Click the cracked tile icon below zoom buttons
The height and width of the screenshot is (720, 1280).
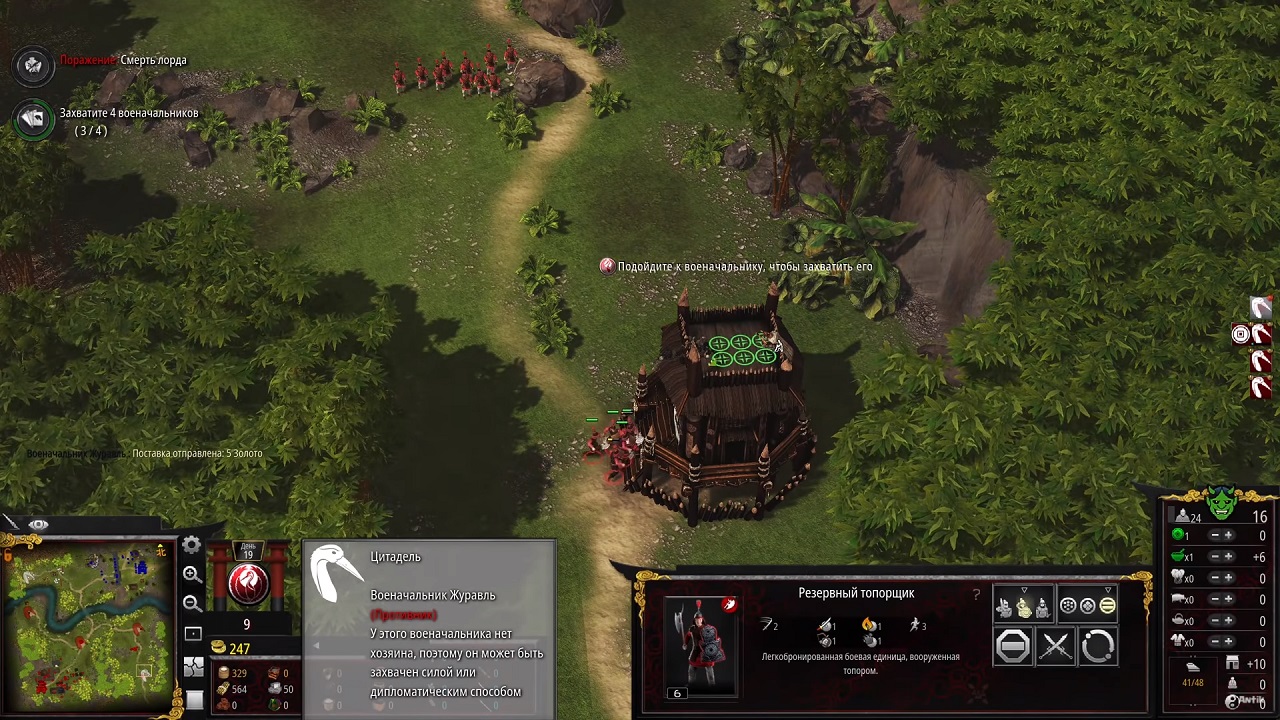[193, 668]
